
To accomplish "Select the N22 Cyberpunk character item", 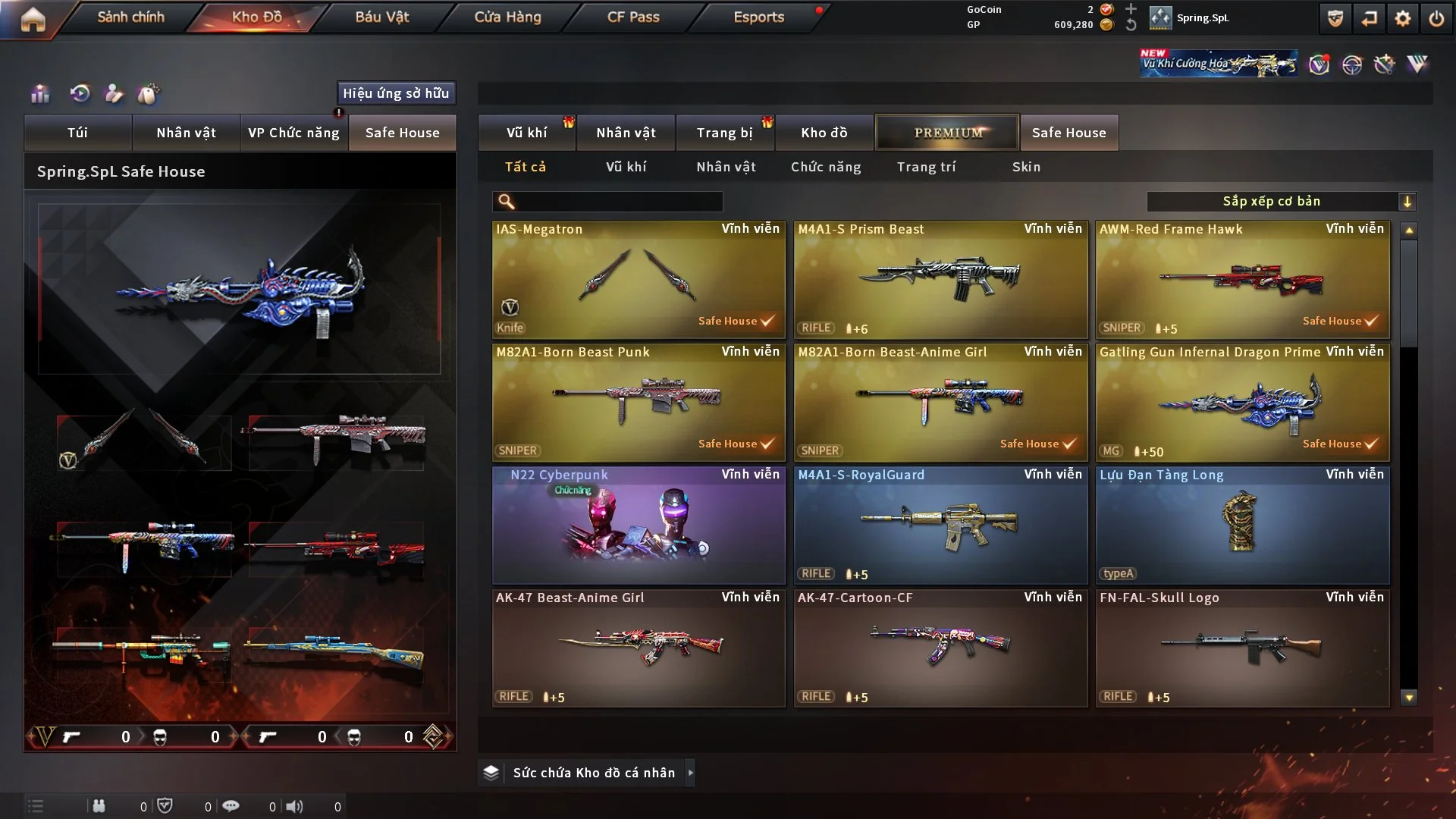I will [638, 526].
